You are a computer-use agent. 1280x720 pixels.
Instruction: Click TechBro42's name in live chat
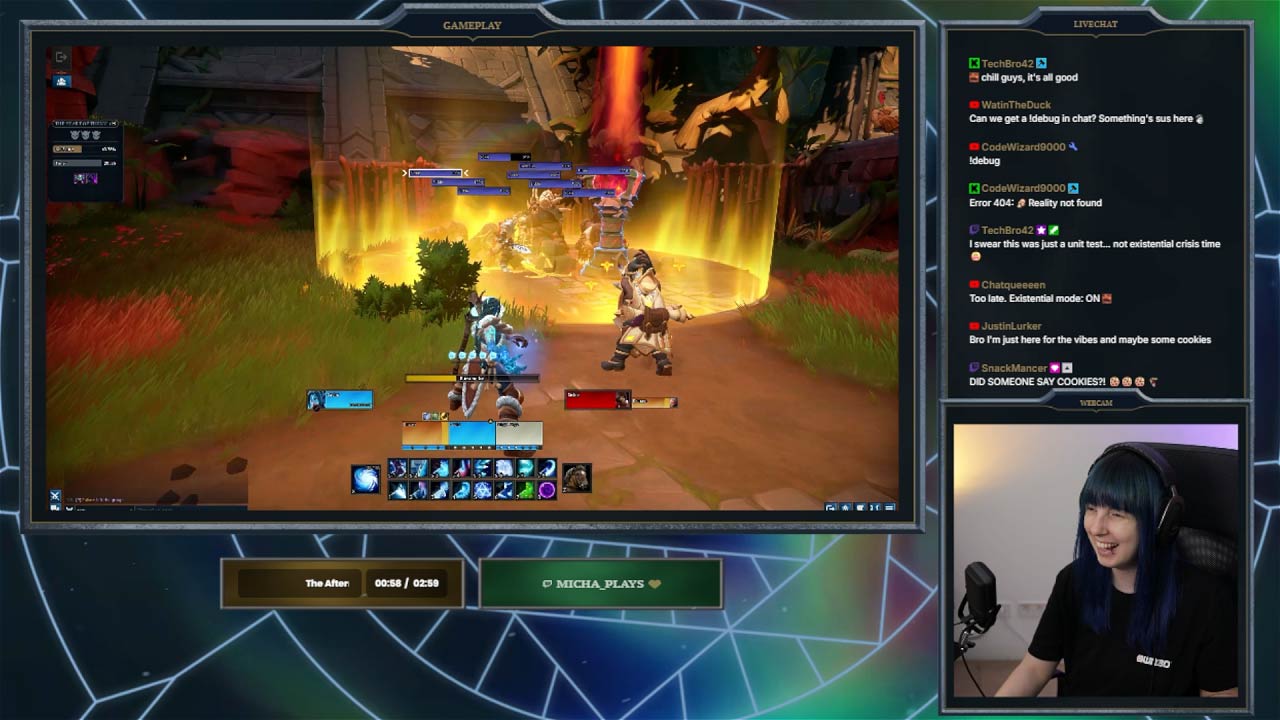(x=1007, y=64)
